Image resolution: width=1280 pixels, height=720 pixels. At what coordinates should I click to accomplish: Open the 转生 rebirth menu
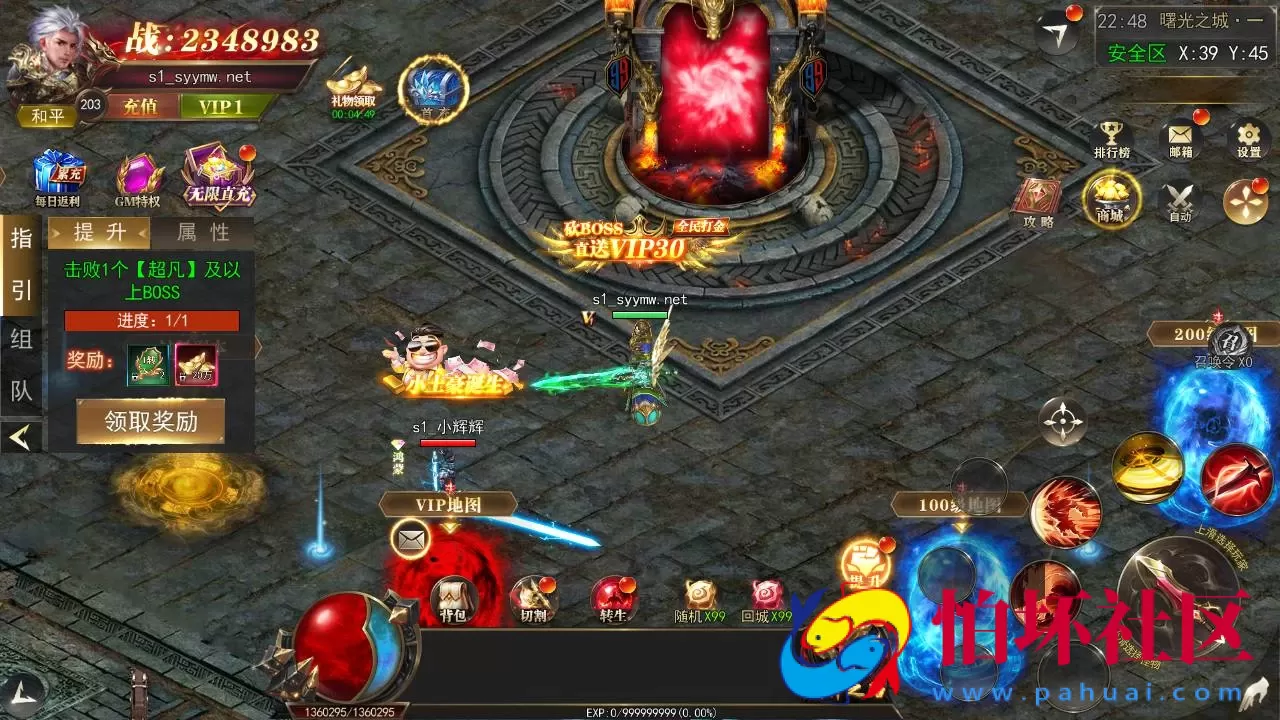pos(612,598)
